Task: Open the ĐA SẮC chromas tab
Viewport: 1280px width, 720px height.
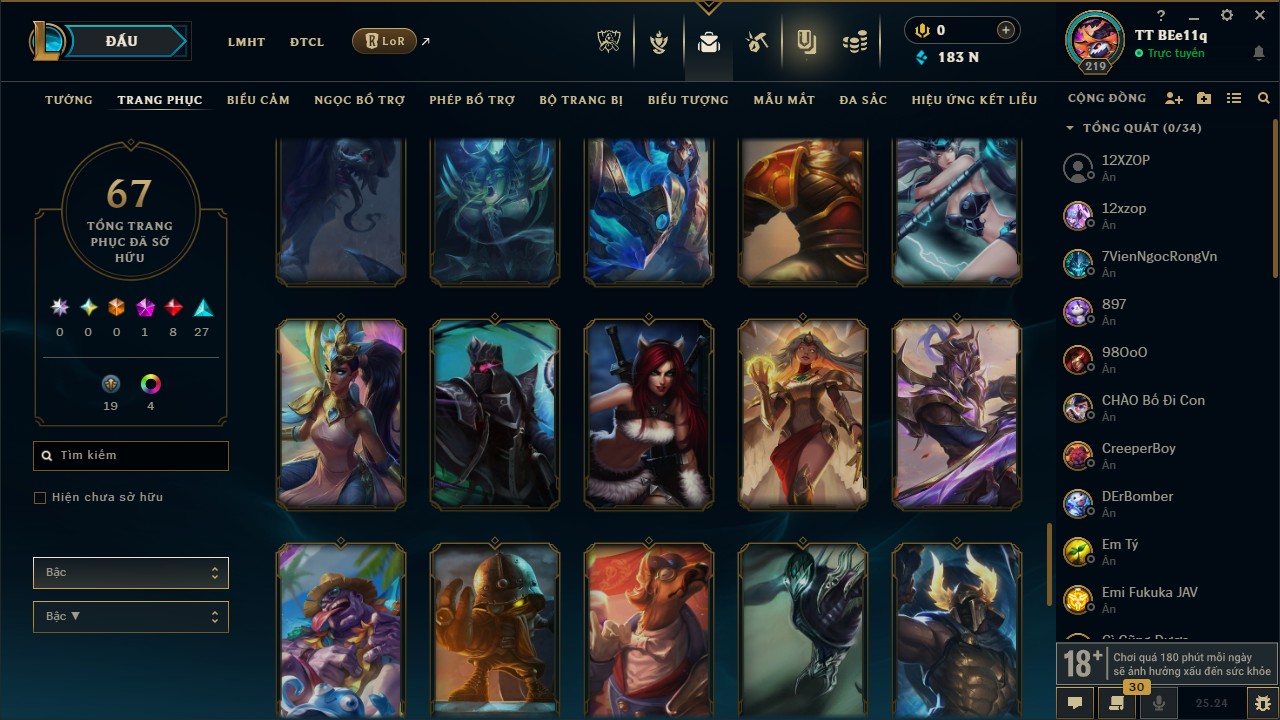Action: pos(863,100)
